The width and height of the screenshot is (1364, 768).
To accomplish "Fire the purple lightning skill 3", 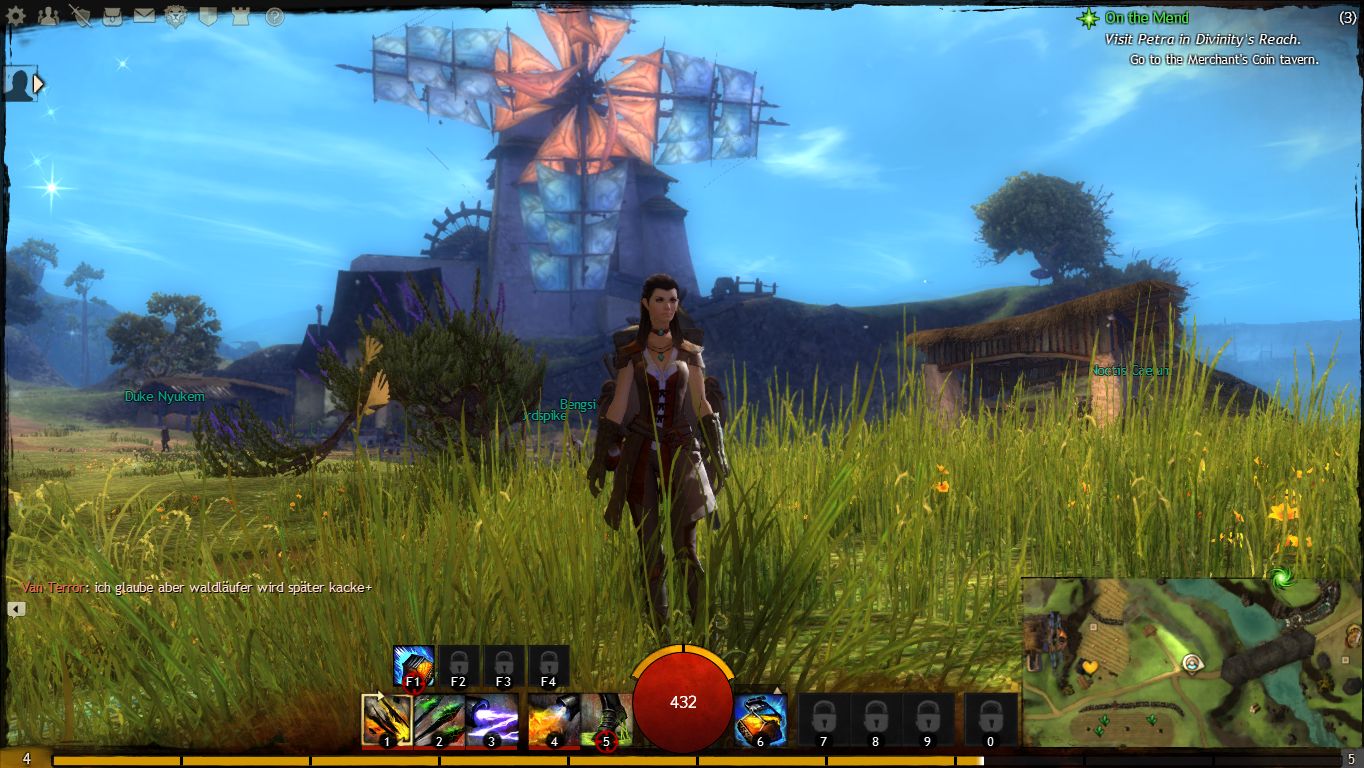I will pyautogui.click(x=491, y=720).
